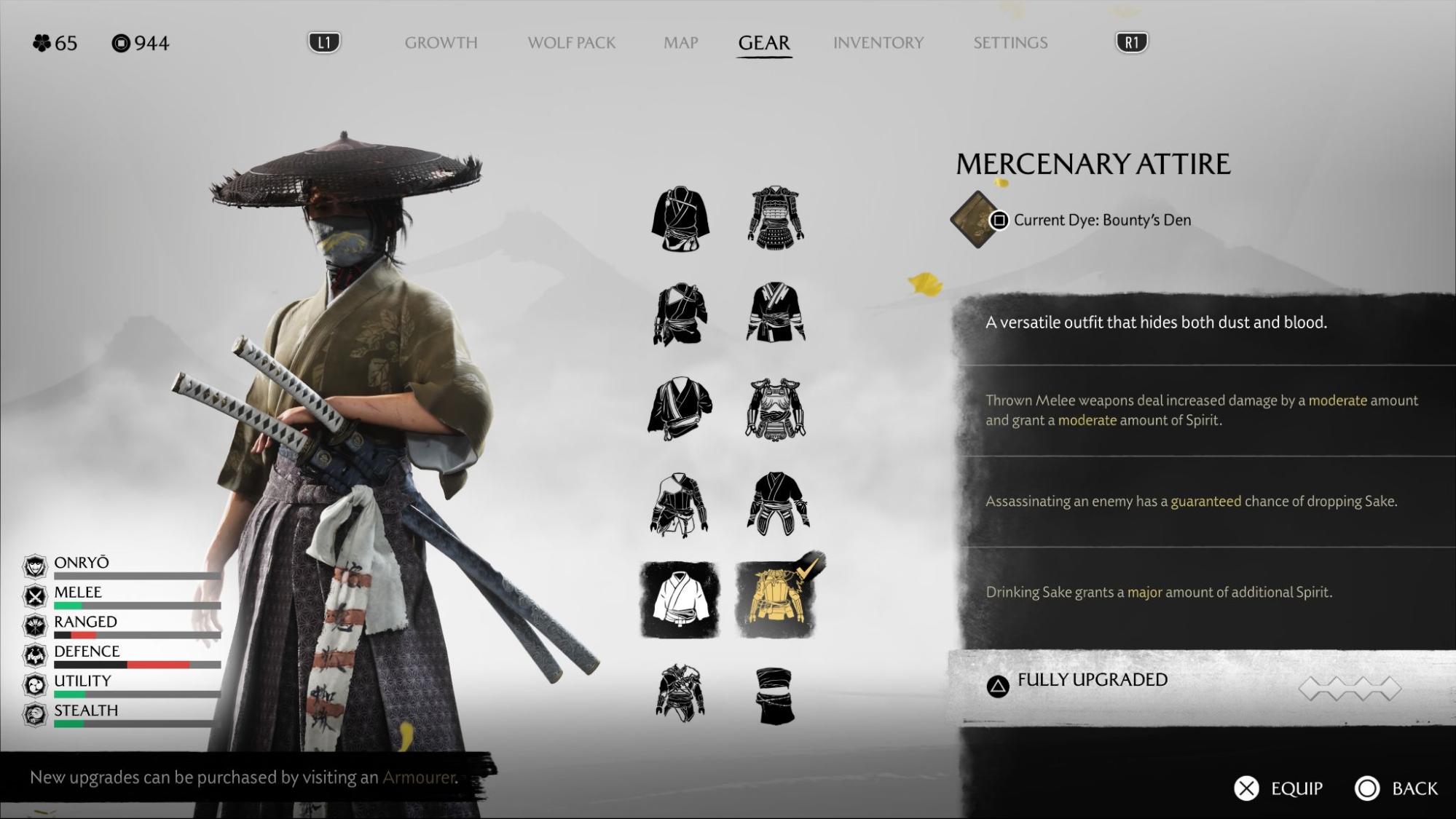Select the Gear tab

point(763,43)
